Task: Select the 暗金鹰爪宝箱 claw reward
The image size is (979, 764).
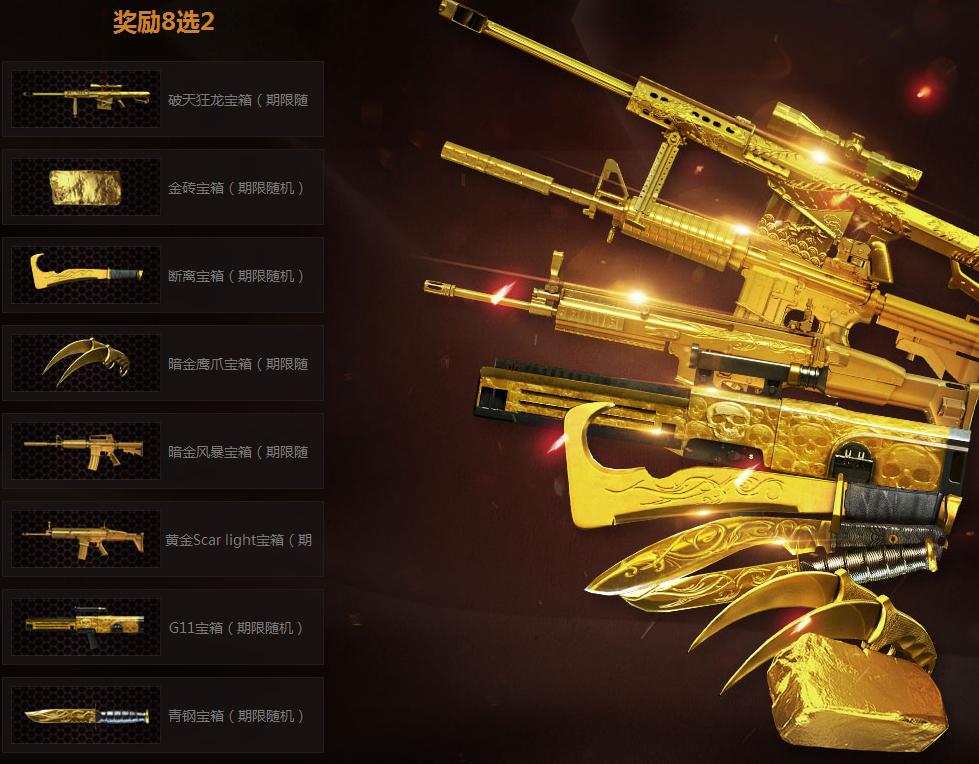Action: click(163, 363)
